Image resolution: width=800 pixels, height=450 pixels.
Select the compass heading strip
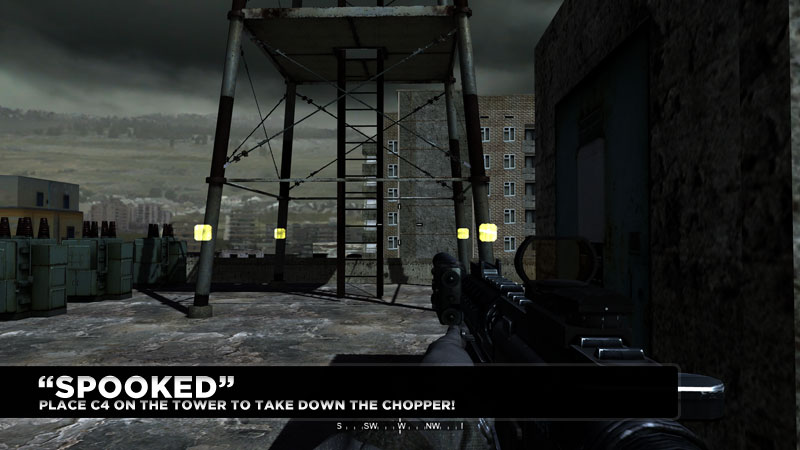pos(400,427)
